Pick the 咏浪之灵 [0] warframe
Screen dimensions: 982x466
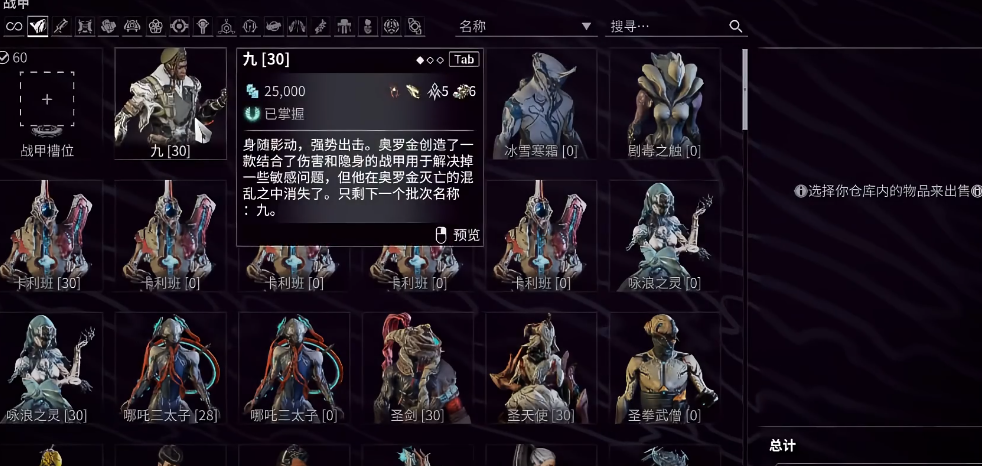pos(665,237)
